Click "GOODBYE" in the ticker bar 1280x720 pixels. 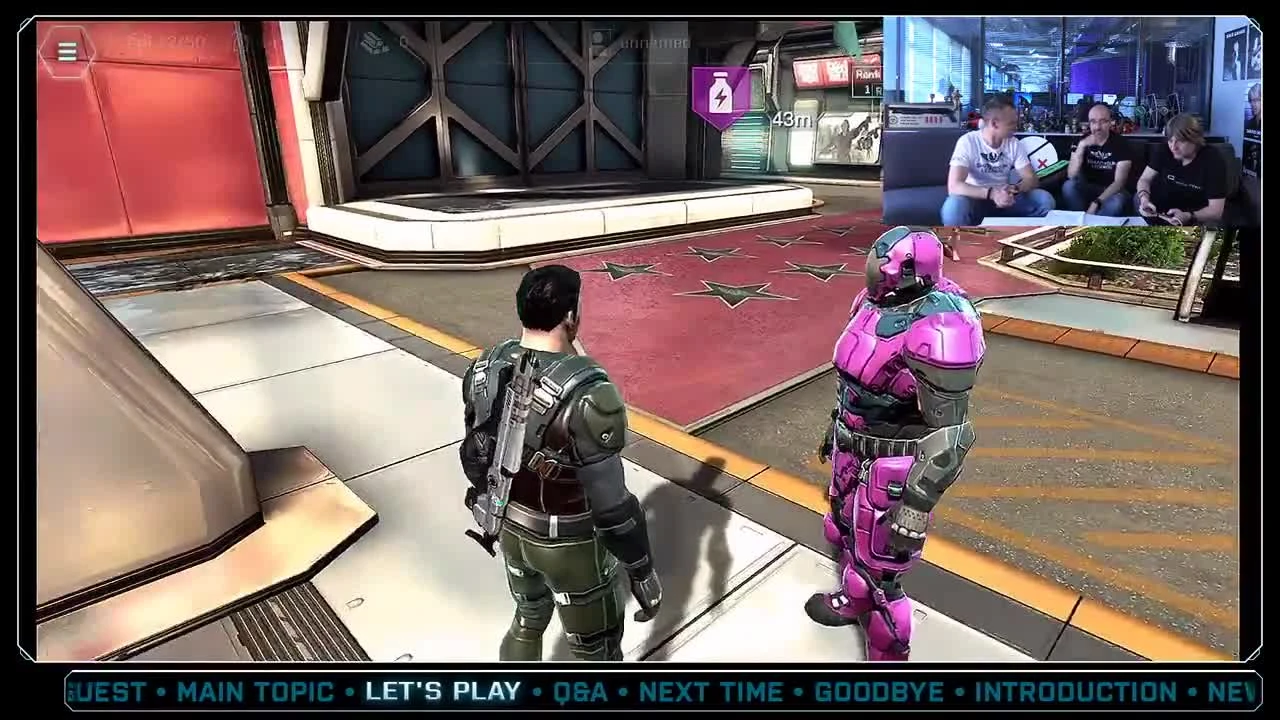878,690
